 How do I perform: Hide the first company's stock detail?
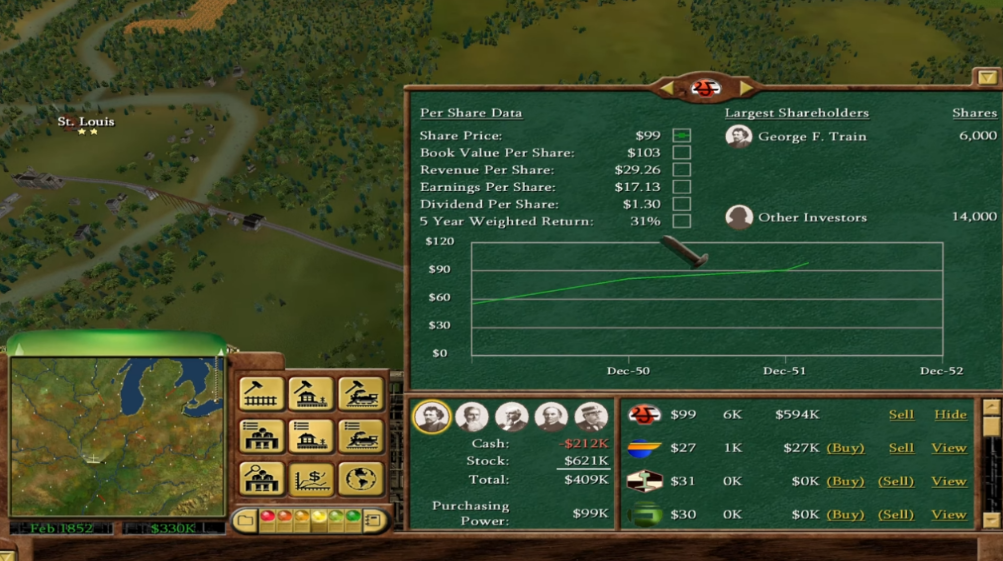coord(949,414)
